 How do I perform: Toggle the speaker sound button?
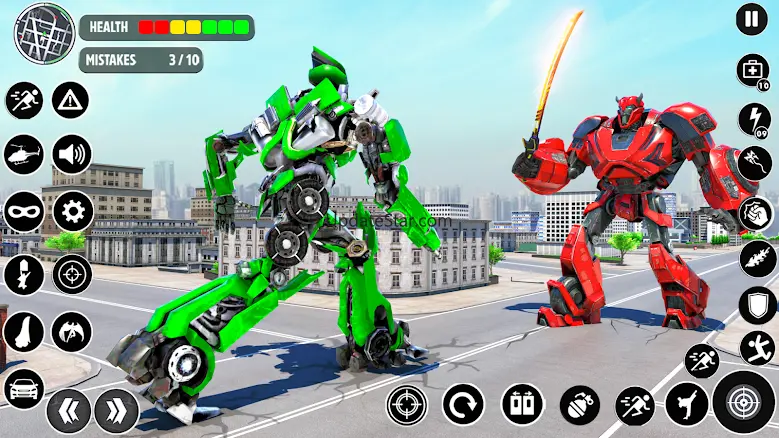pos(72,155)
